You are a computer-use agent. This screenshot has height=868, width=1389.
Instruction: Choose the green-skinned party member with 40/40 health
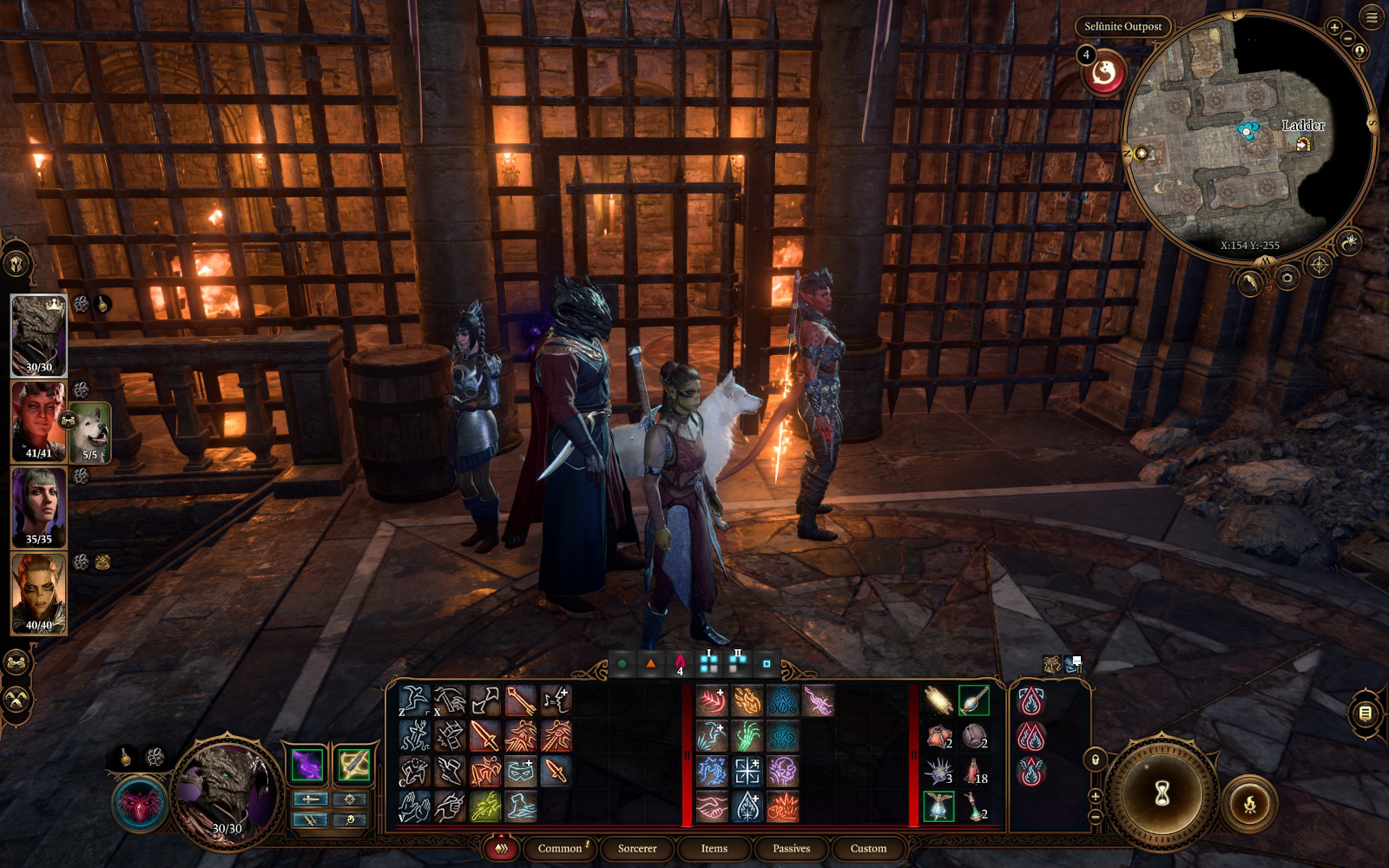[x=38, y=594]
